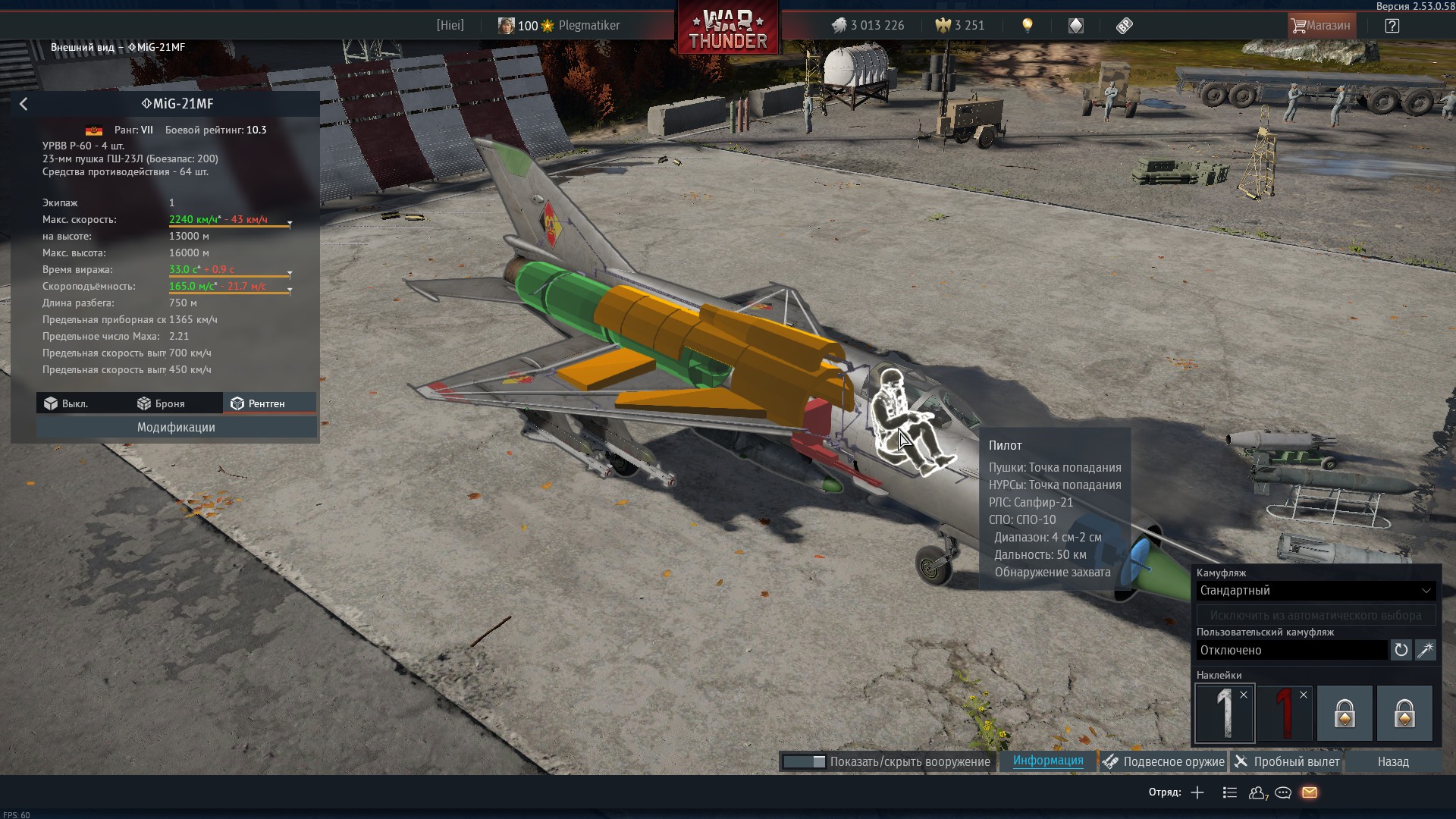Refresh the user camouflage list
The width and height of the screenshot is (1456, 819).
pos(1401,650)
